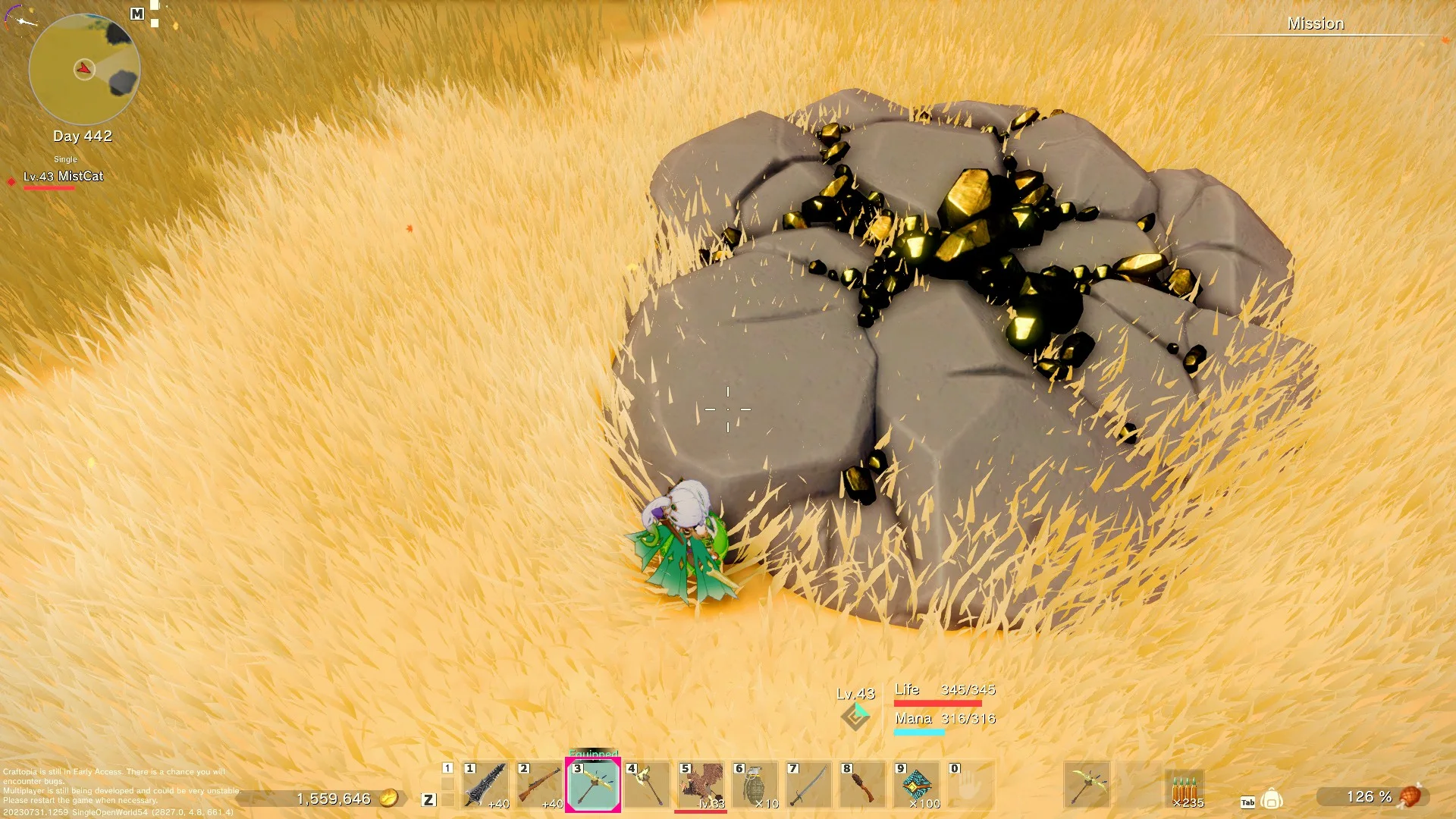Equip the rifle from hotbar slot 2
This screenshot has height=819, width=1456.
540,785
